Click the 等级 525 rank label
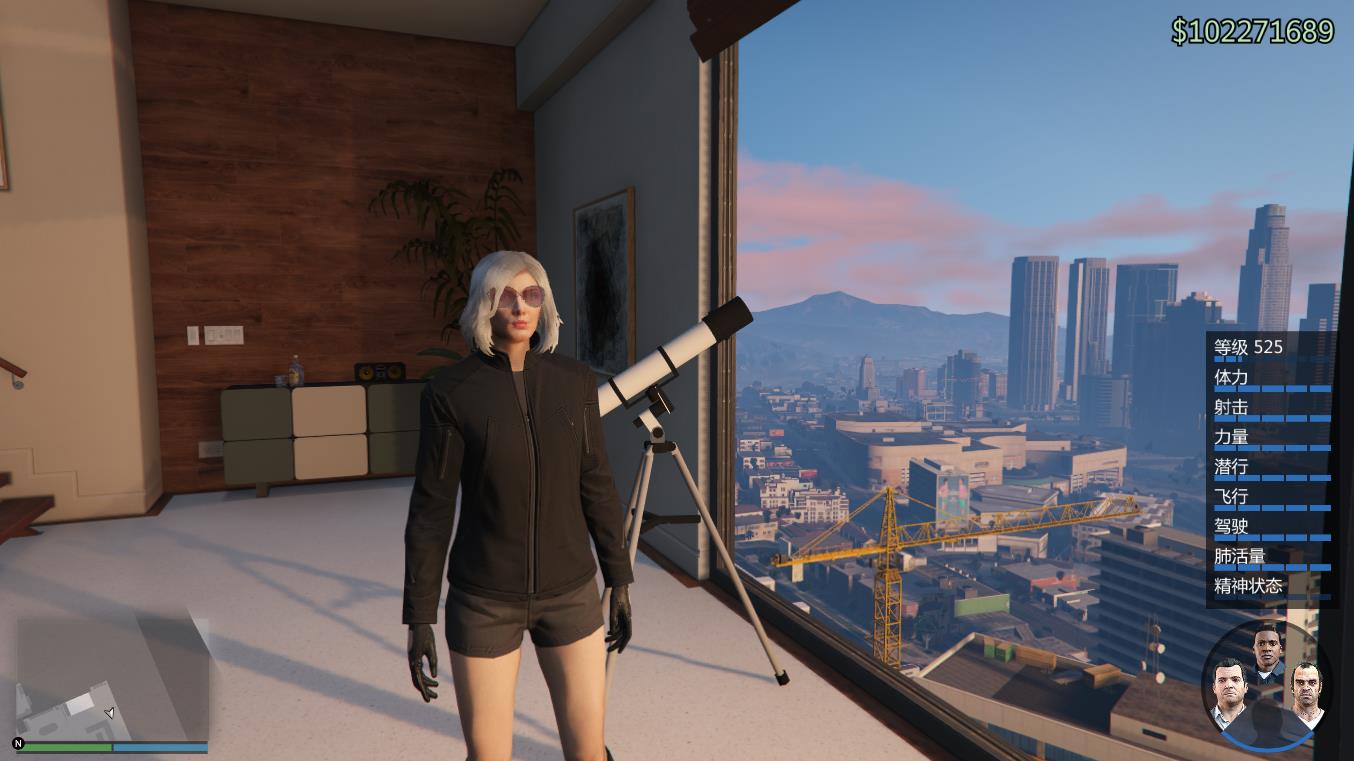 pos(1247,347)
